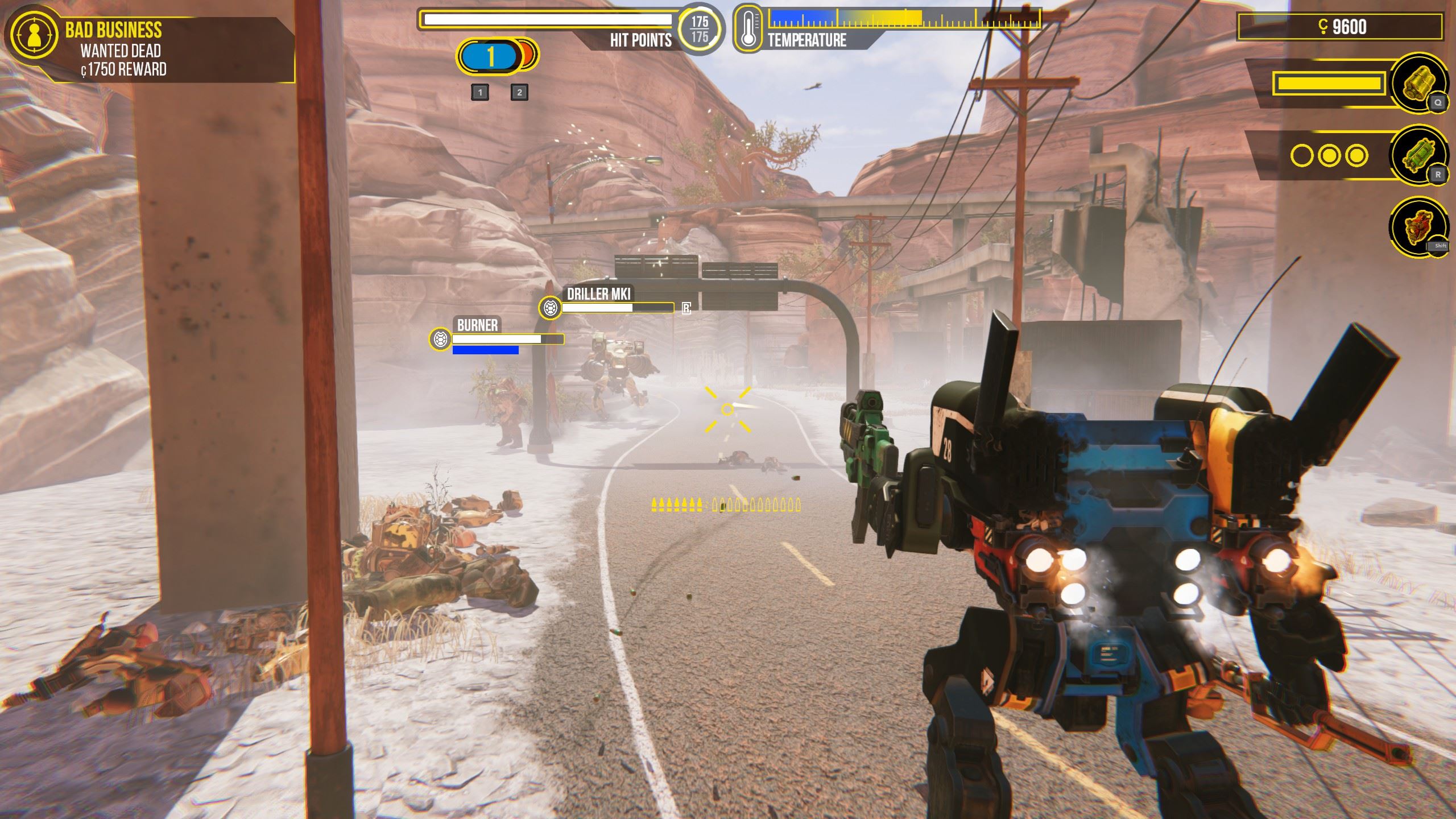Switch to the orange weapon group pill
Viewport: 1456px width, 819px height.
(x=529, y=55)
